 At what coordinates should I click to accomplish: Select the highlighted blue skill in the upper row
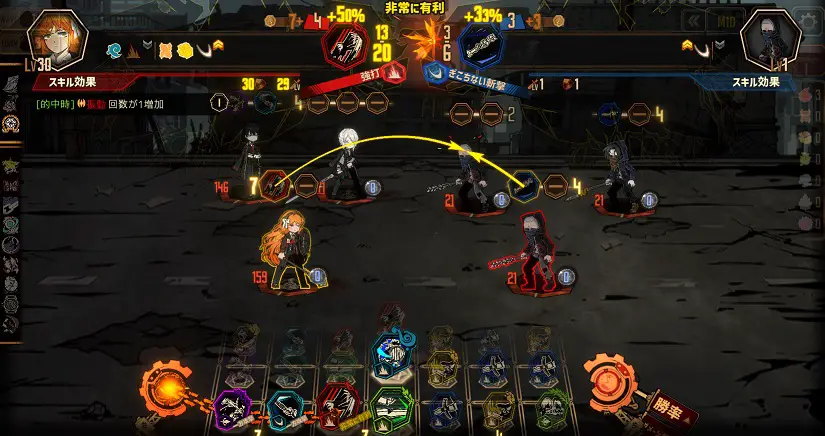[x=389, y=352]
